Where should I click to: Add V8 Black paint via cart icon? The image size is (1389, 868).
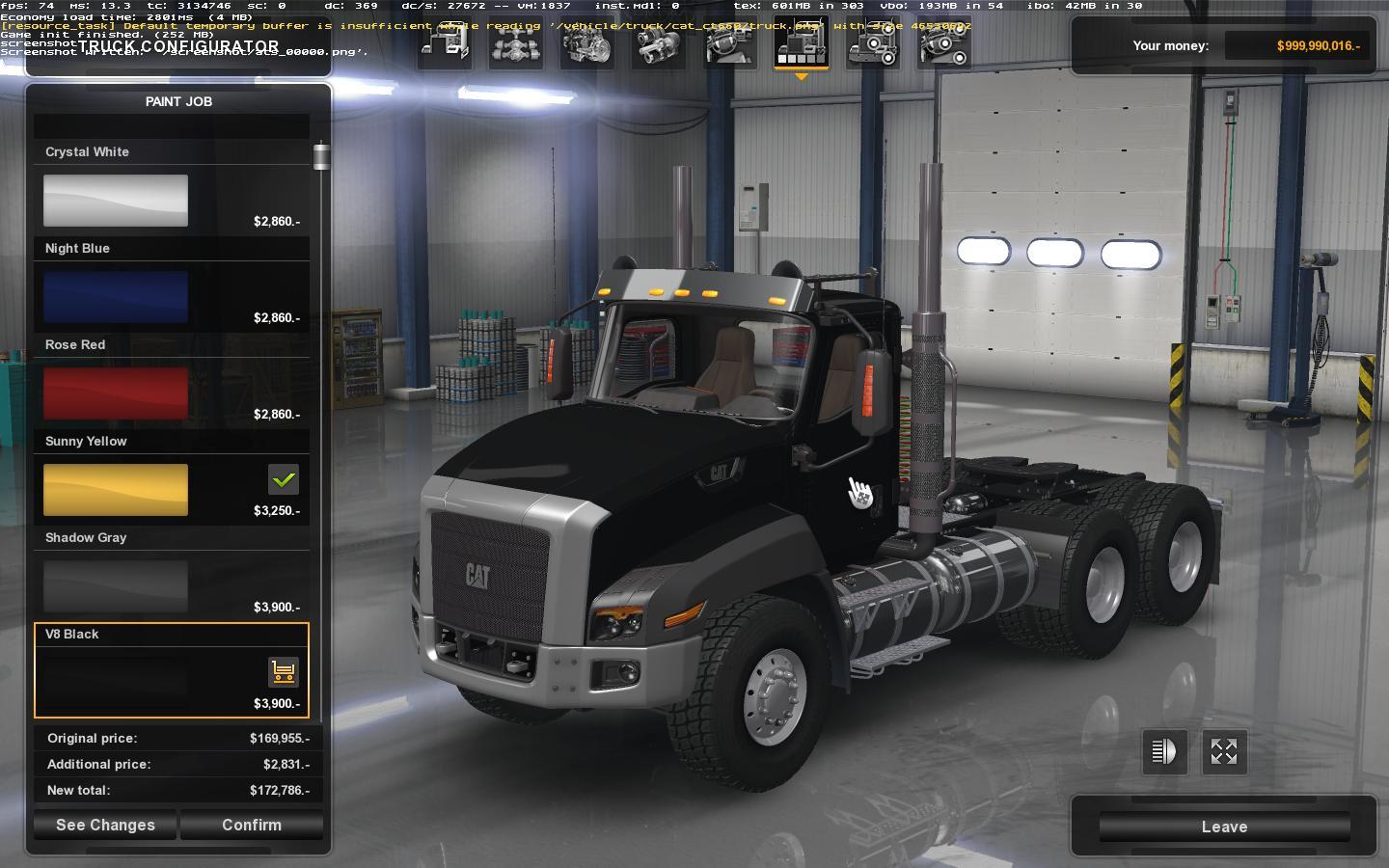283,671
